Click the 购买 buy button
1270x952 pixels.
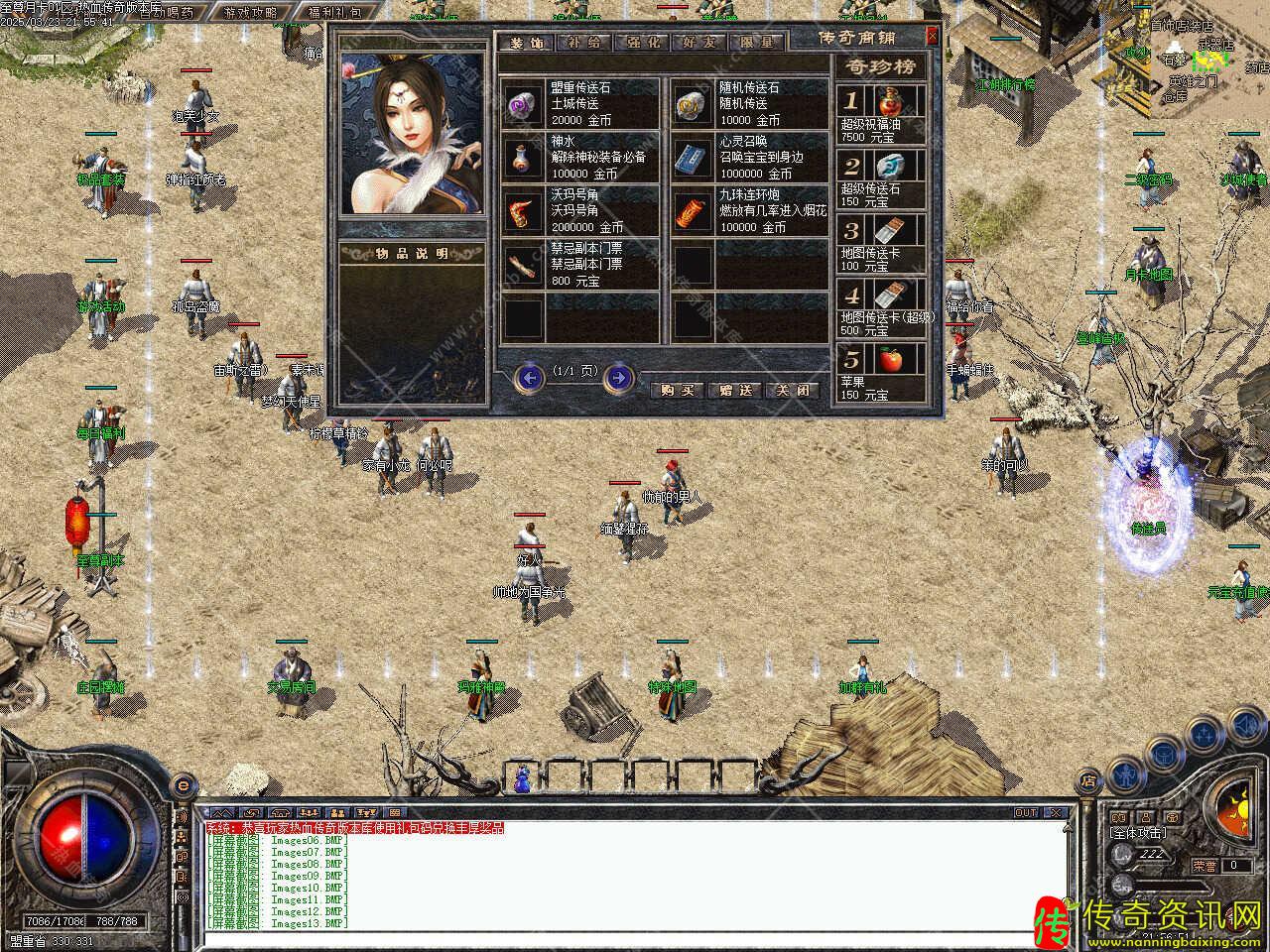click(678, 391)
